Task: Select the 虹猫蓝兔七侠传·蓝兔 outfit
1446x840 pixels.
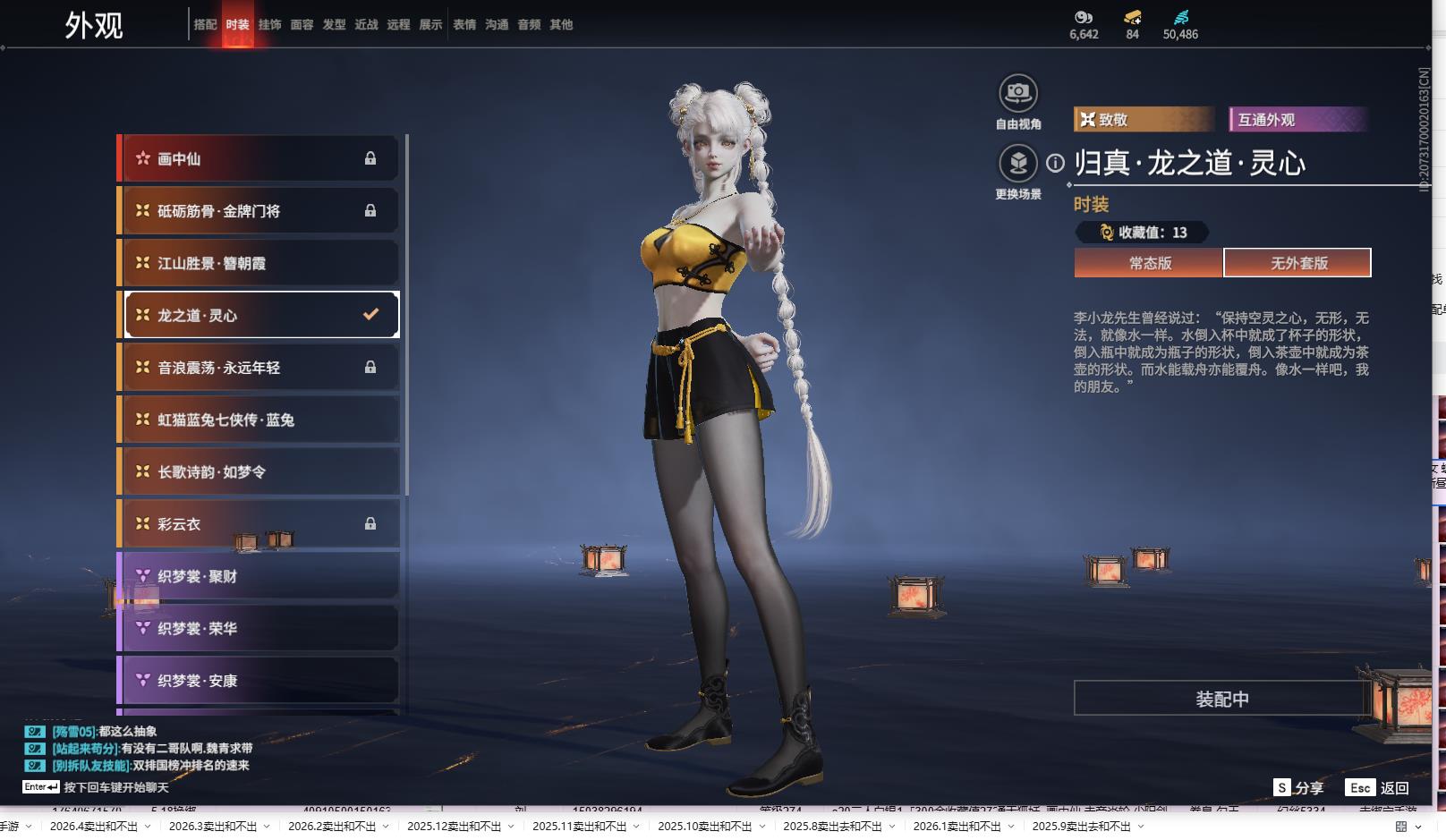Action: [x=258, y=420]
